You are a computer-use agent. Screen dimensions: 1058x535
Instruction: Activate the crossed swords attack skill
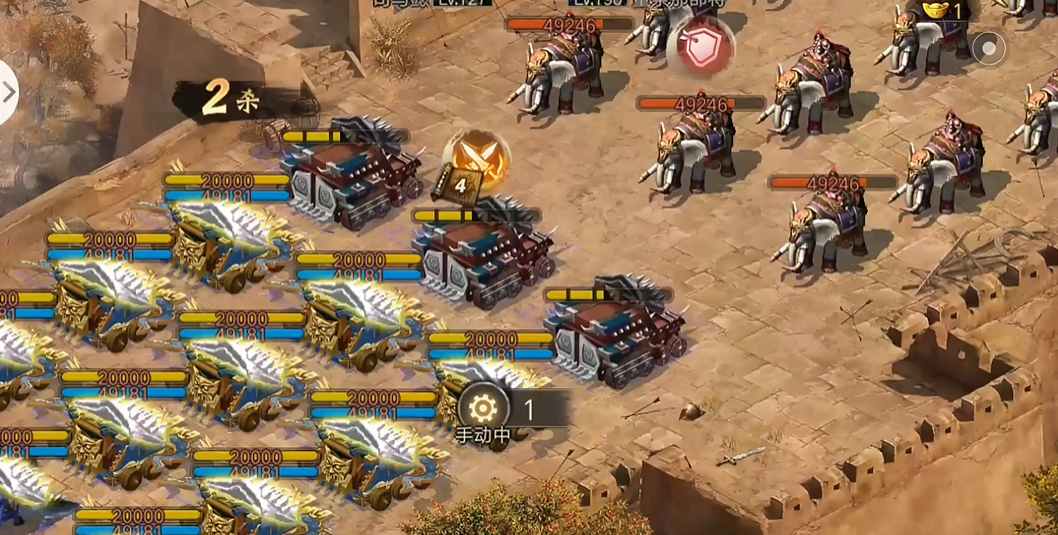[477, 159]
